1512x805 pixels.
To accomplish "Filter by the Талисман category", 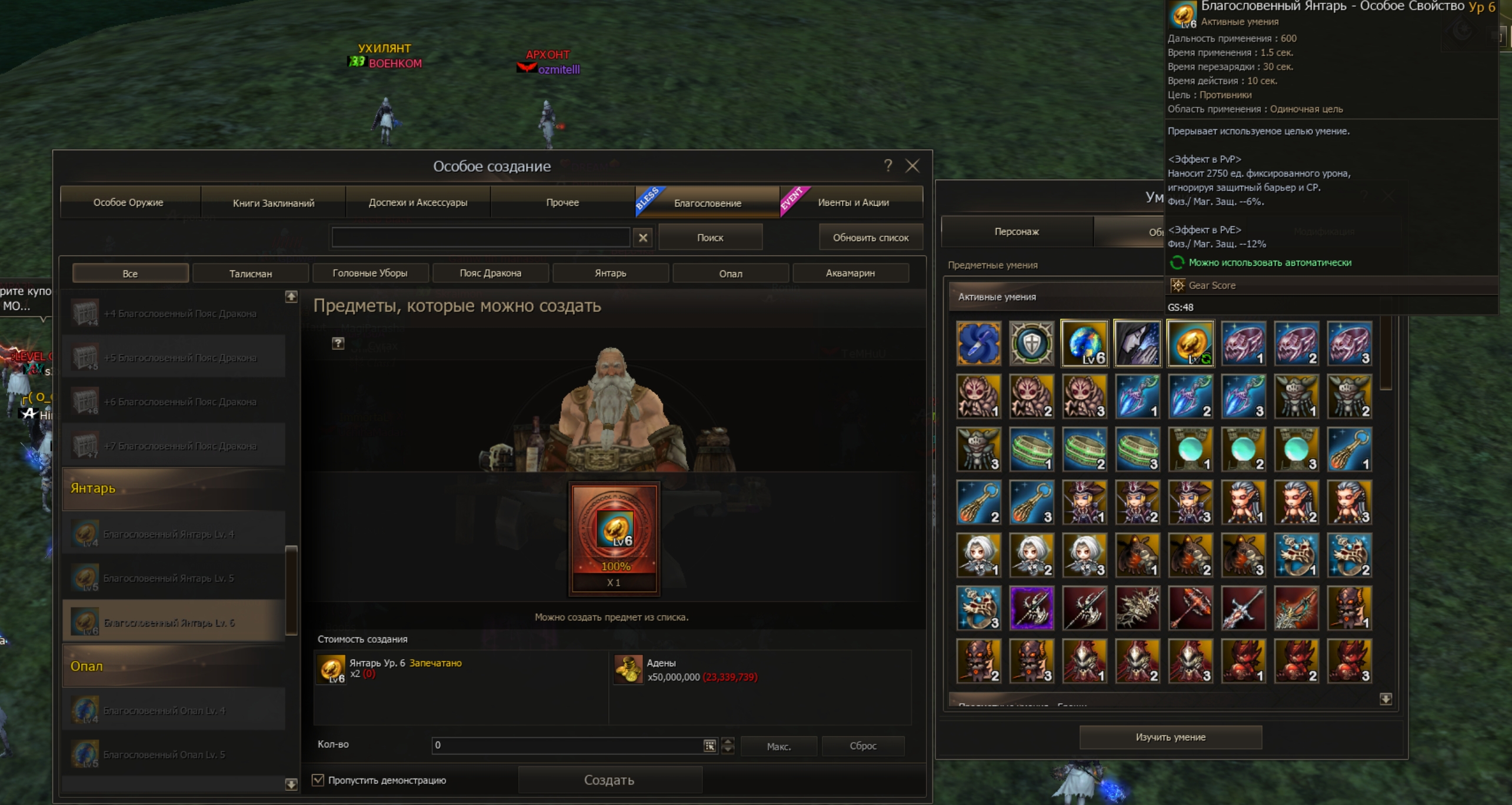I will tap(250, 273).
